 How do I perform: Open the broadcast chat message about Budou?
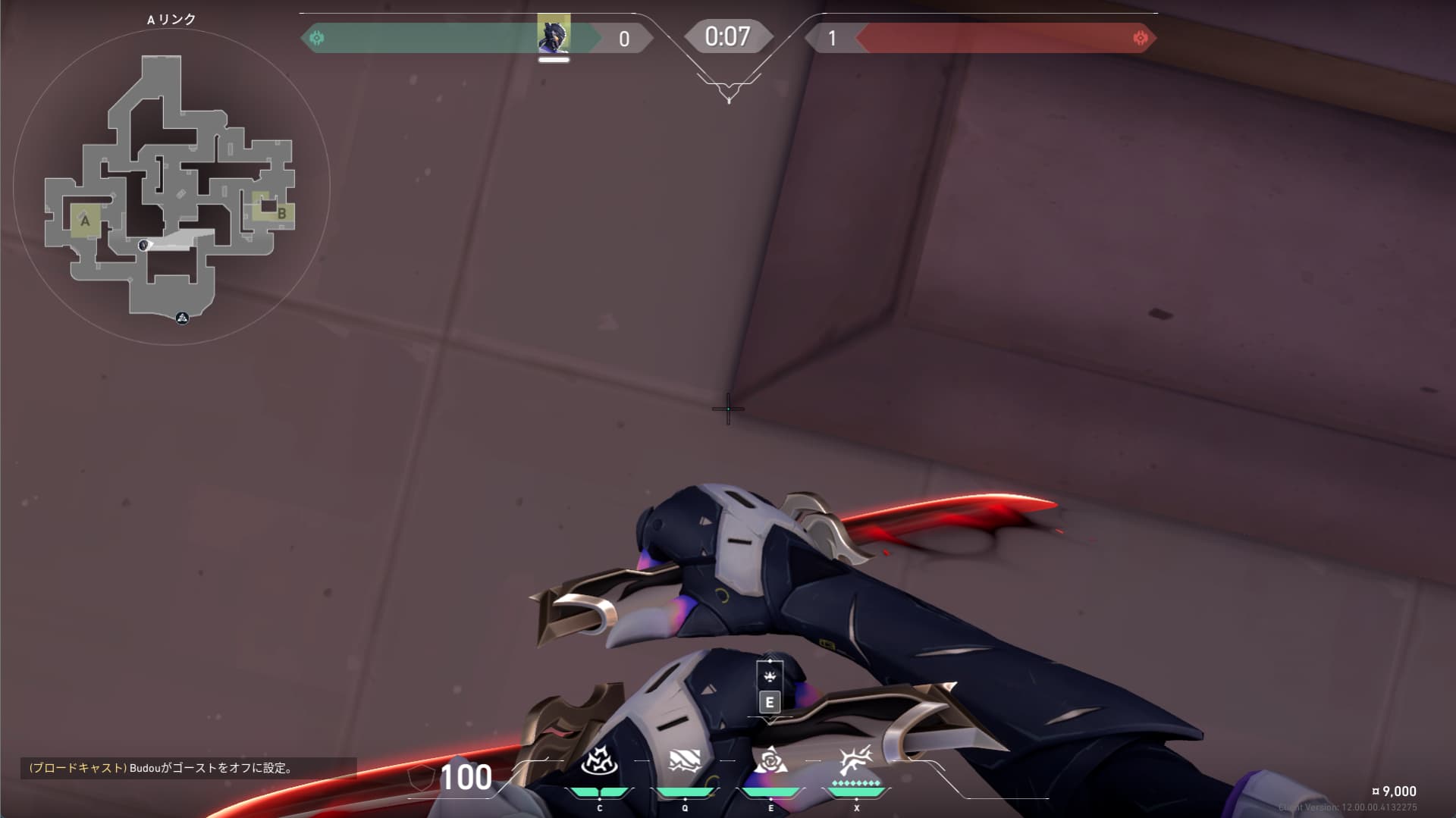[161, 768]
